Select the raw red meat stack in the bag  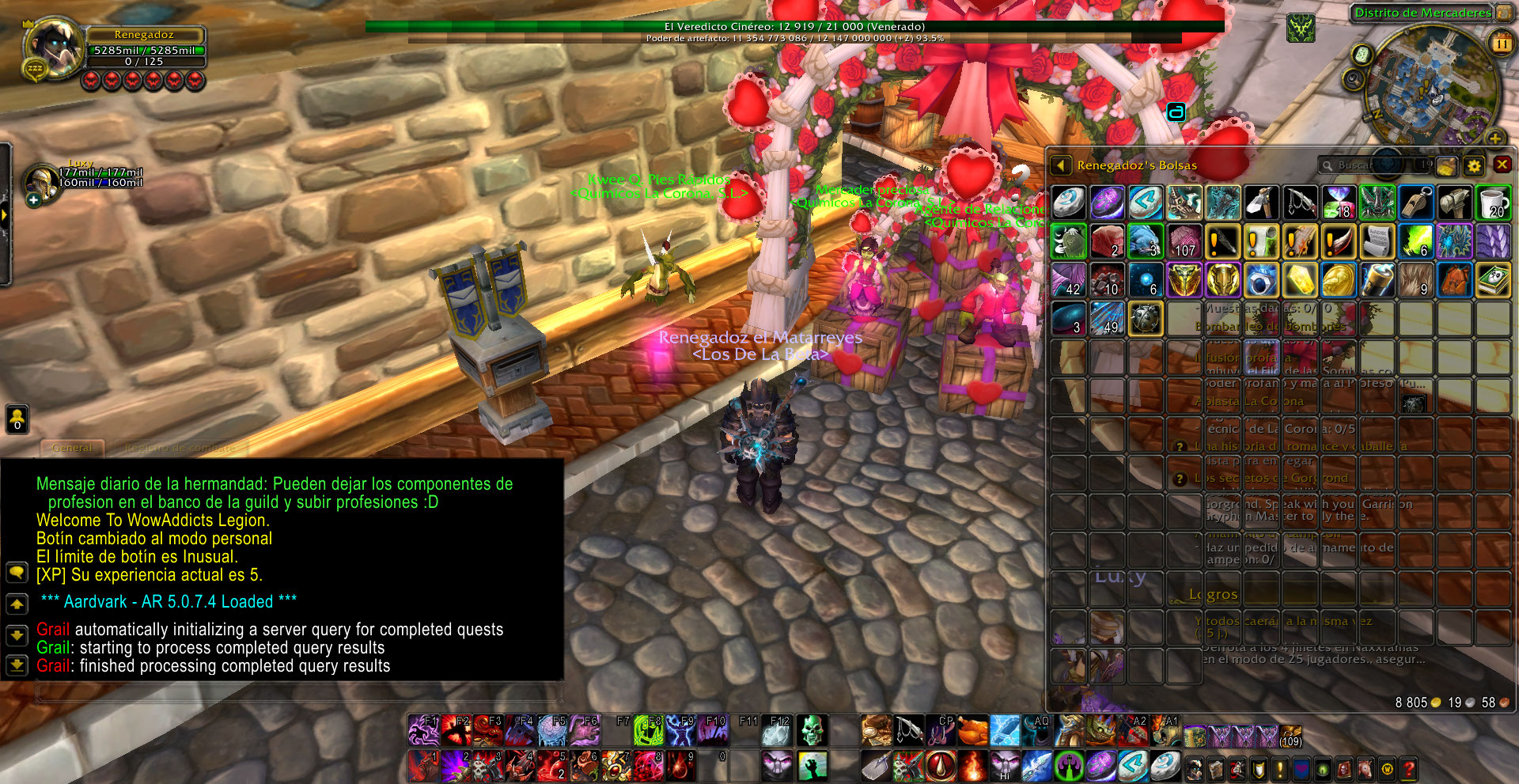coord(1107,241)
